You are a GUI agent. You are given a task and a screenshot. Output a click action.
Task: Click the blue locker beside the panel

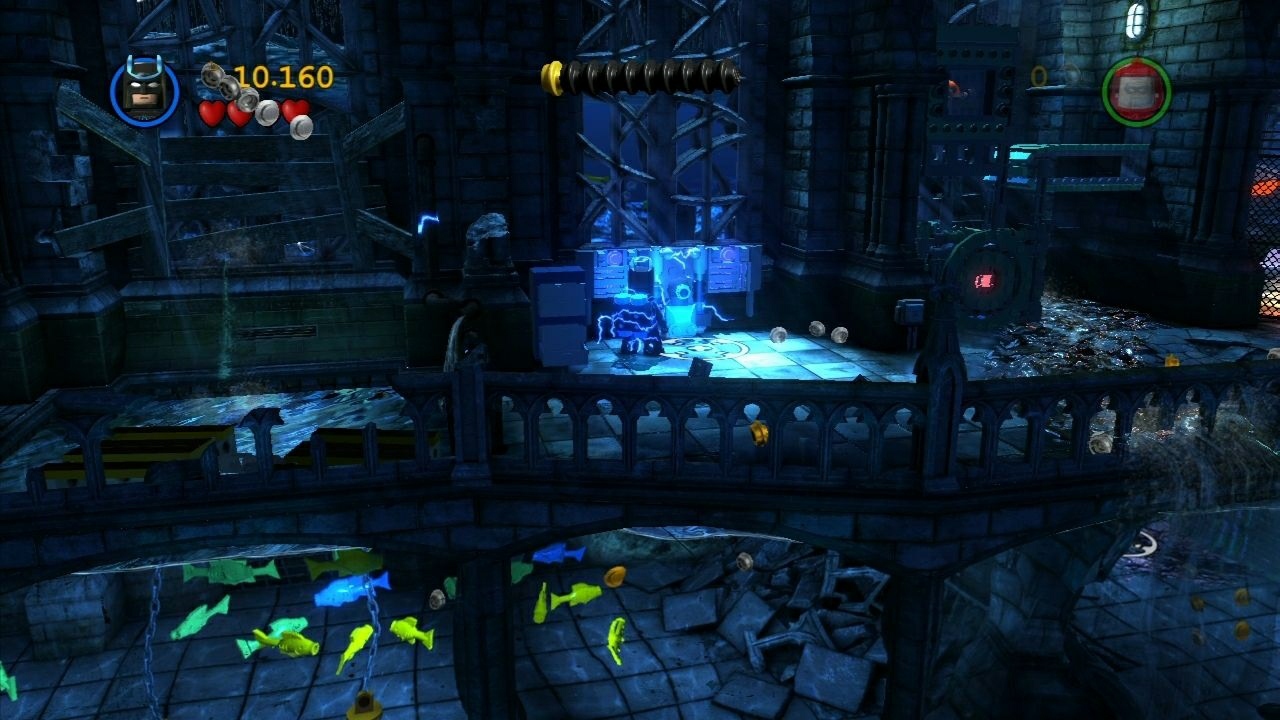point(560,315)
